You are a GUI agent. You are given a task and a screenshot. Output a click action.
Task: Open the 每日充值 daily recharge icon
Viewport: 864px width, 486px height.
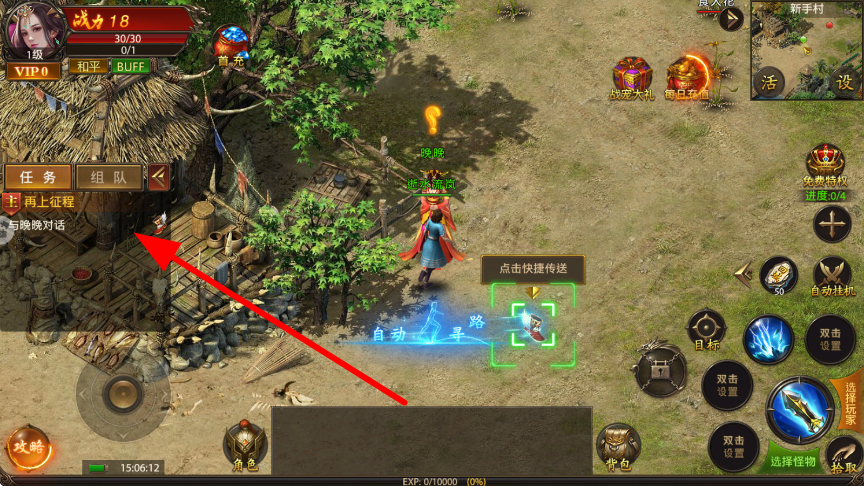pyautogui.click(x=688, y=78)
